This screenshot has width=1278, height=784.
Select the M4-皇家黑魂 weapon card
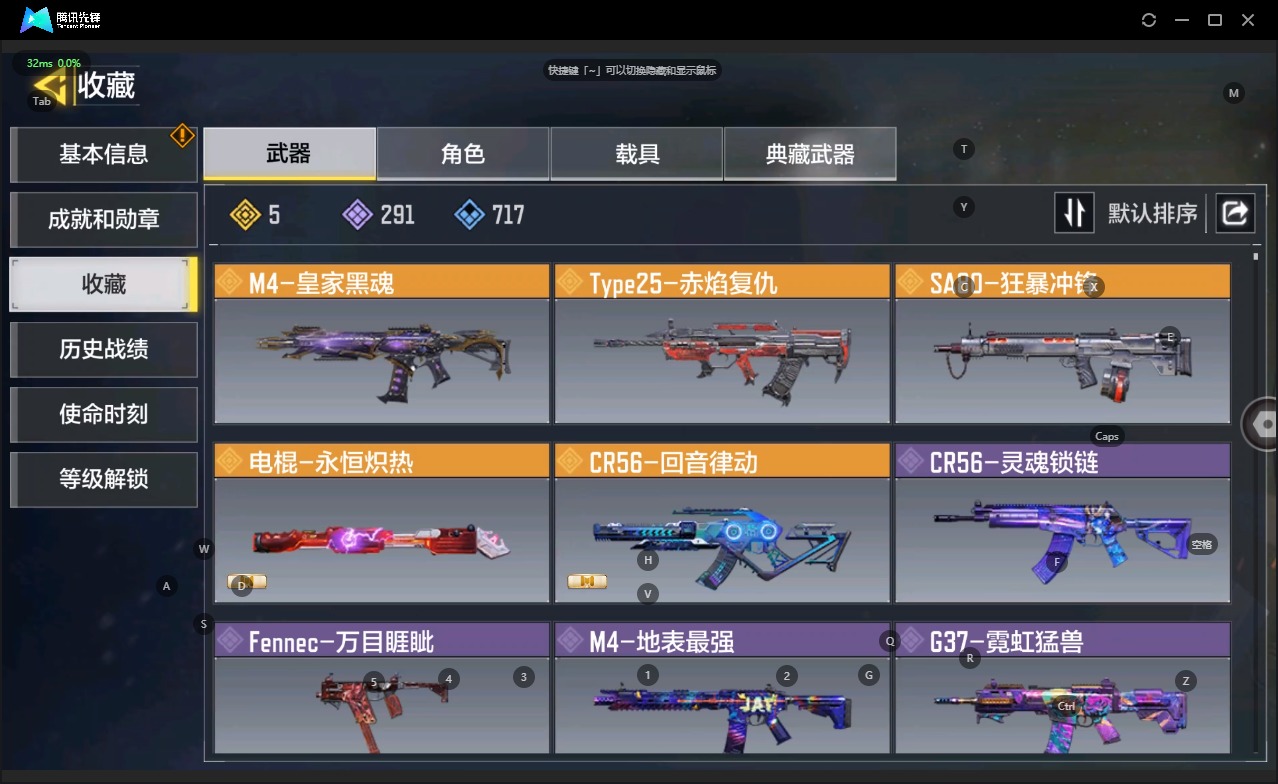(382, 345)
